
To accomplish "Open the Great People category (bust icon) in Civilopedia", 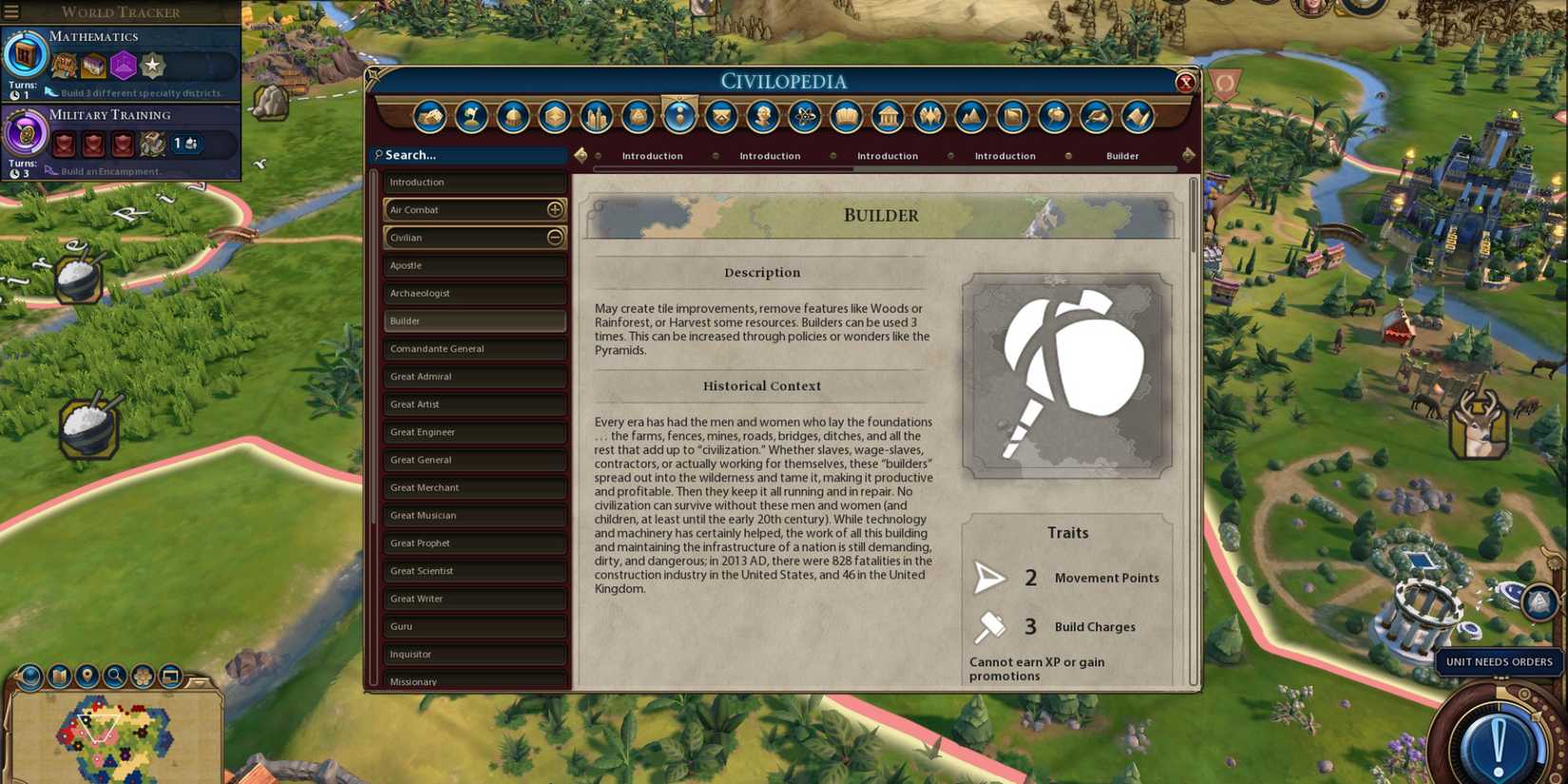I will pos(761,116).
